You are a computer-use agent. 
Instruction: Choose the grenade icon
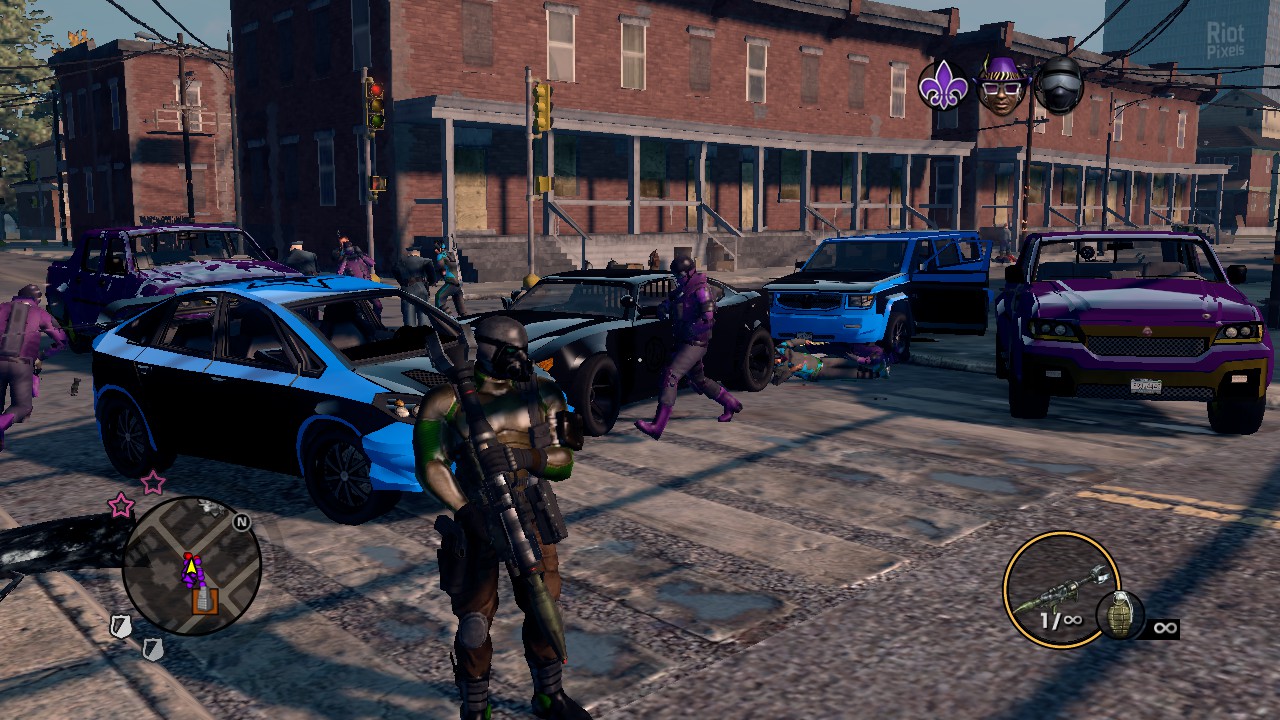coord(1119,615)
